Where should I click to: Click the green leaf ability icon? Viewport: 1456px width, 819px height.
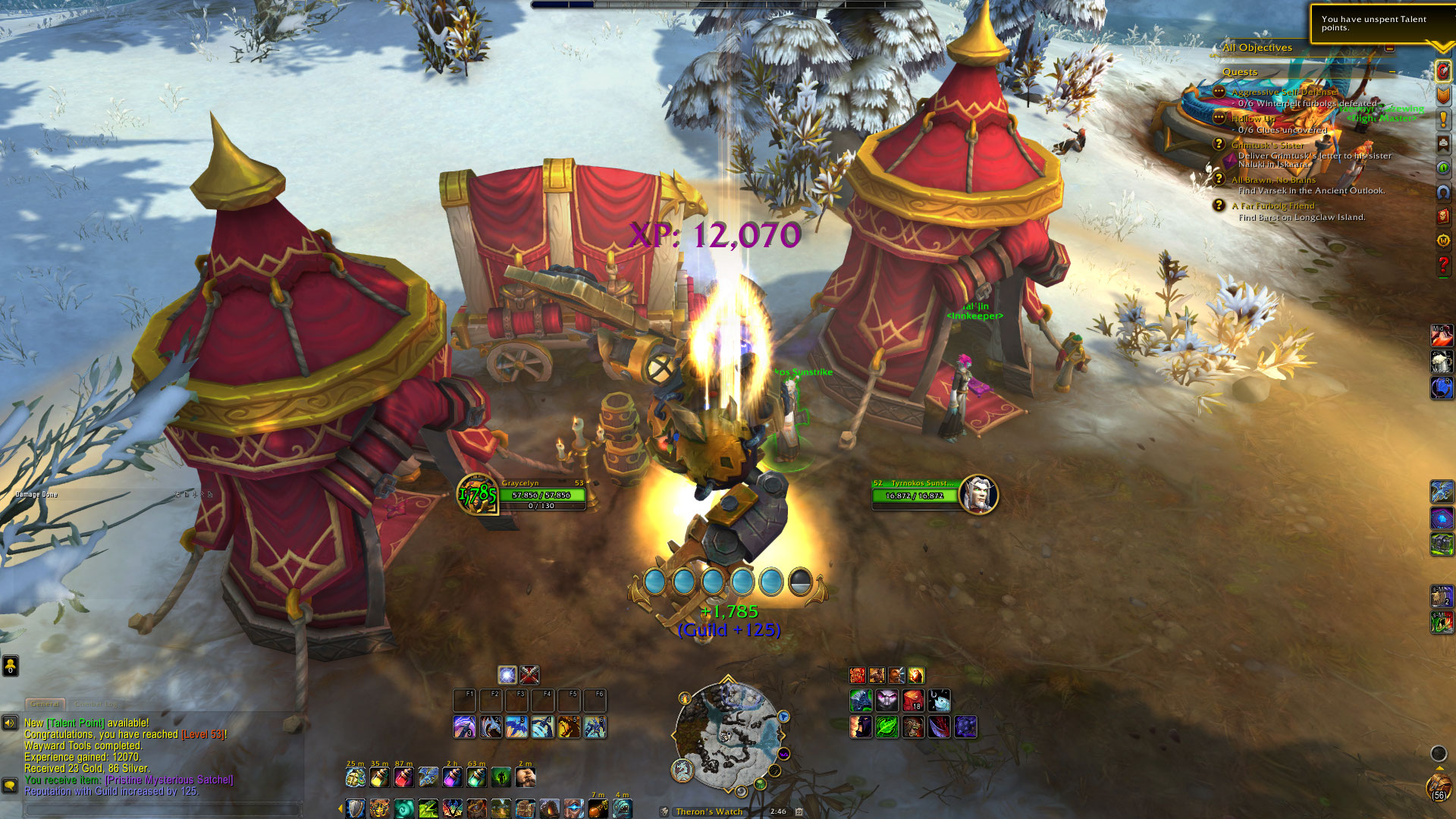[887, 727]
